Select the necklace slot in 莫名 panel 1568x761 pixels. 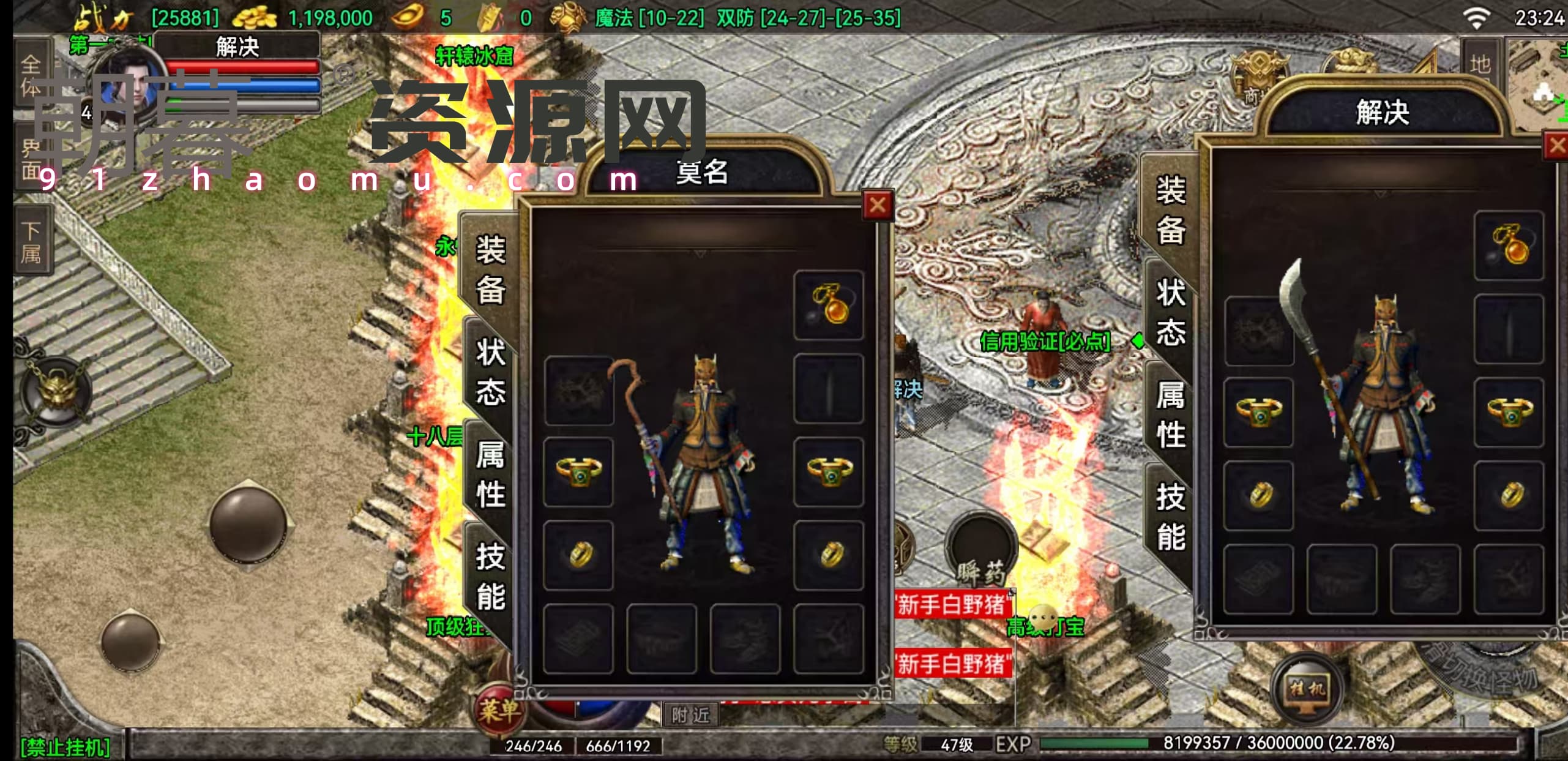click(x=829, y=304)
